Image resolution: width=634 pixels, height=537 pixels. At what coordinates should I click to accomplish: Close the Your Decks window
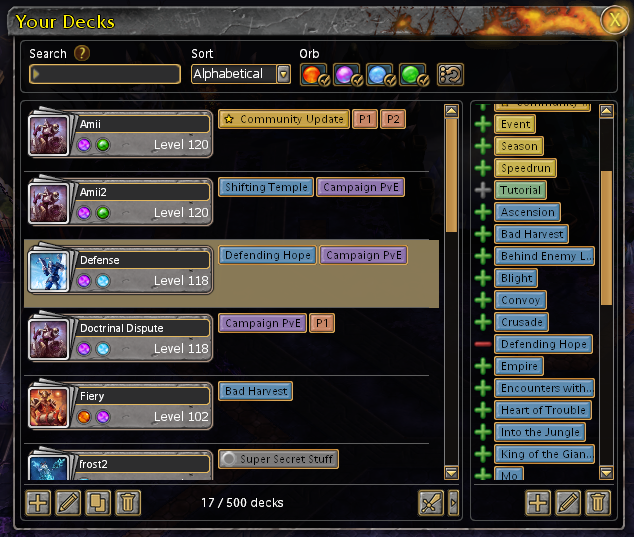[613, 20]
